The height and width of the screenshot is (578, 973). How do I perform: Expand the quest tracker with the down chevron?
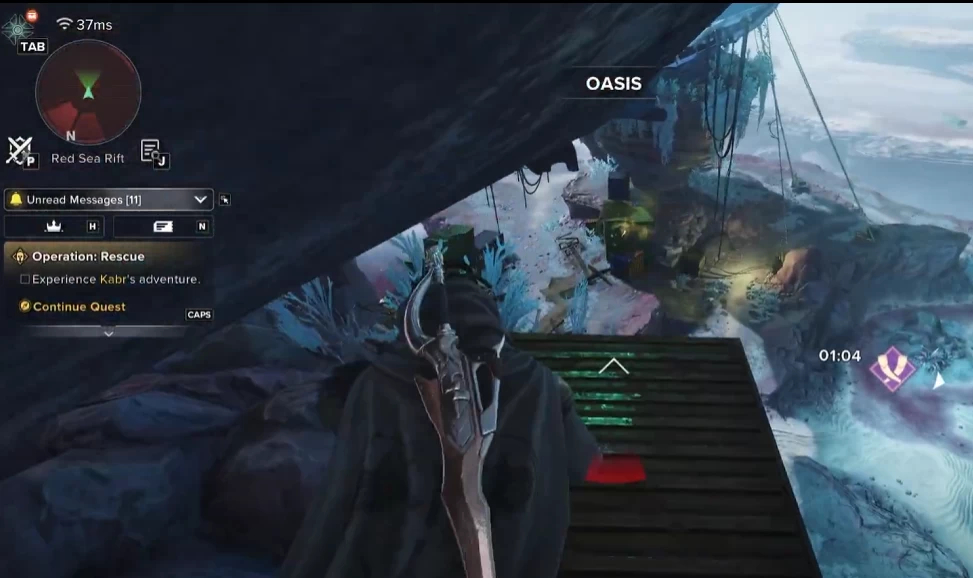(x=109, y=333)
